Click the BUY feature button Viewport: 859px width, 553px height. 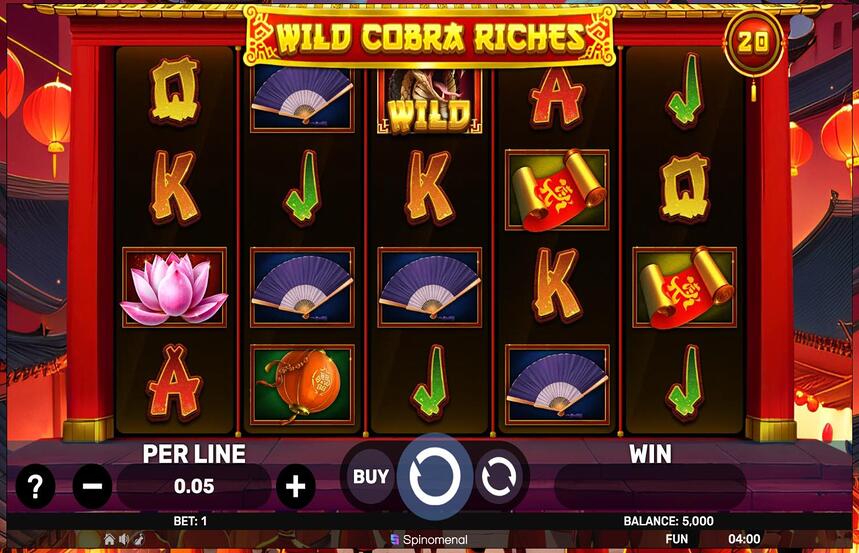[370, 477]
